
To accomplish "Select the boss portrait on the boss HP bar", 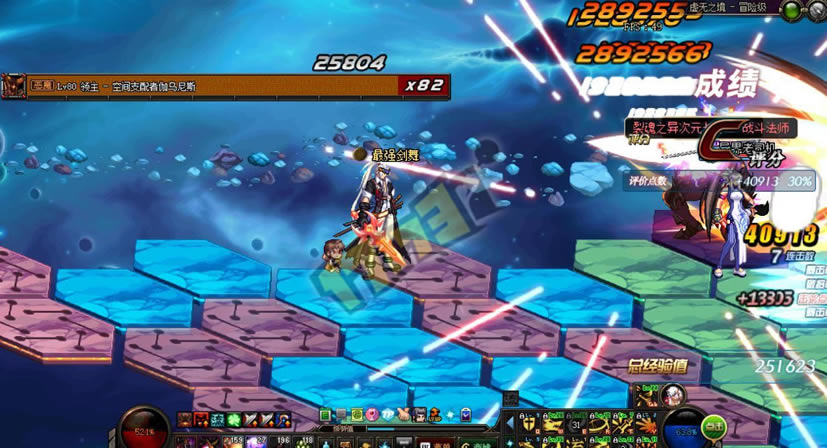I will coord(14,86).
